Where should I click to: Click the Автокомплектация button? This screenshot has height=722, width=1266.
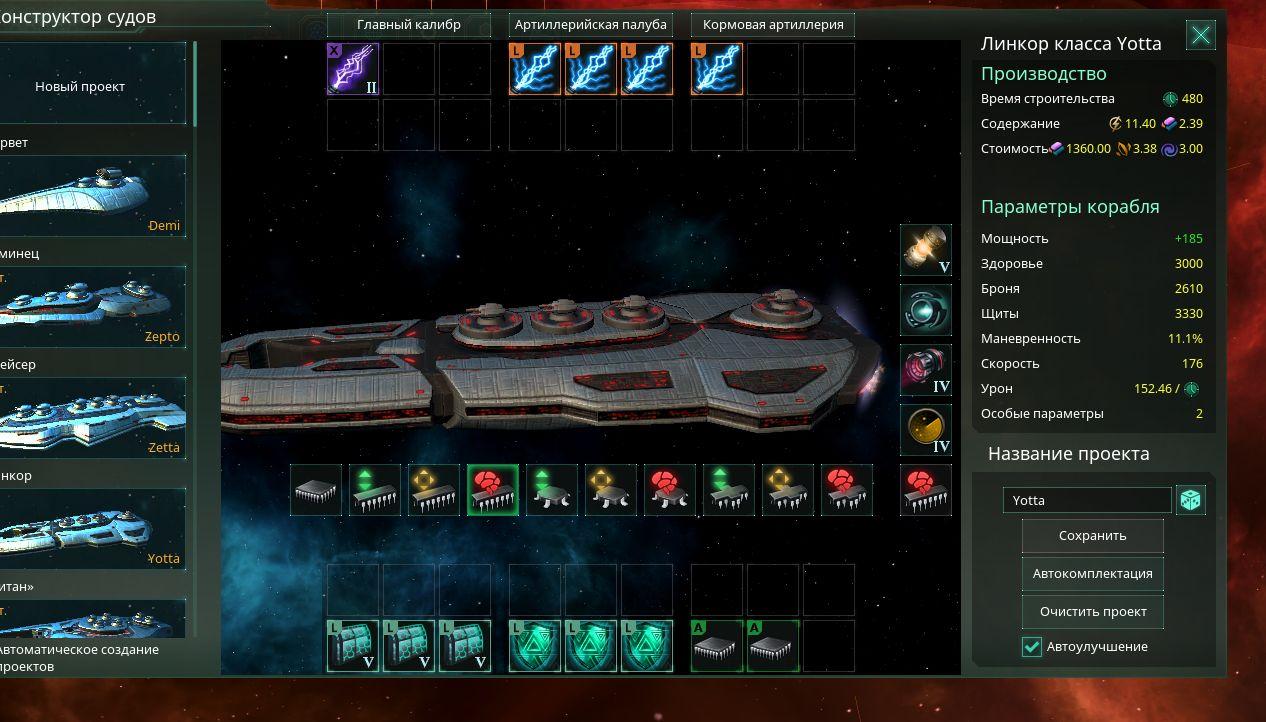(x=1092, y=574)
